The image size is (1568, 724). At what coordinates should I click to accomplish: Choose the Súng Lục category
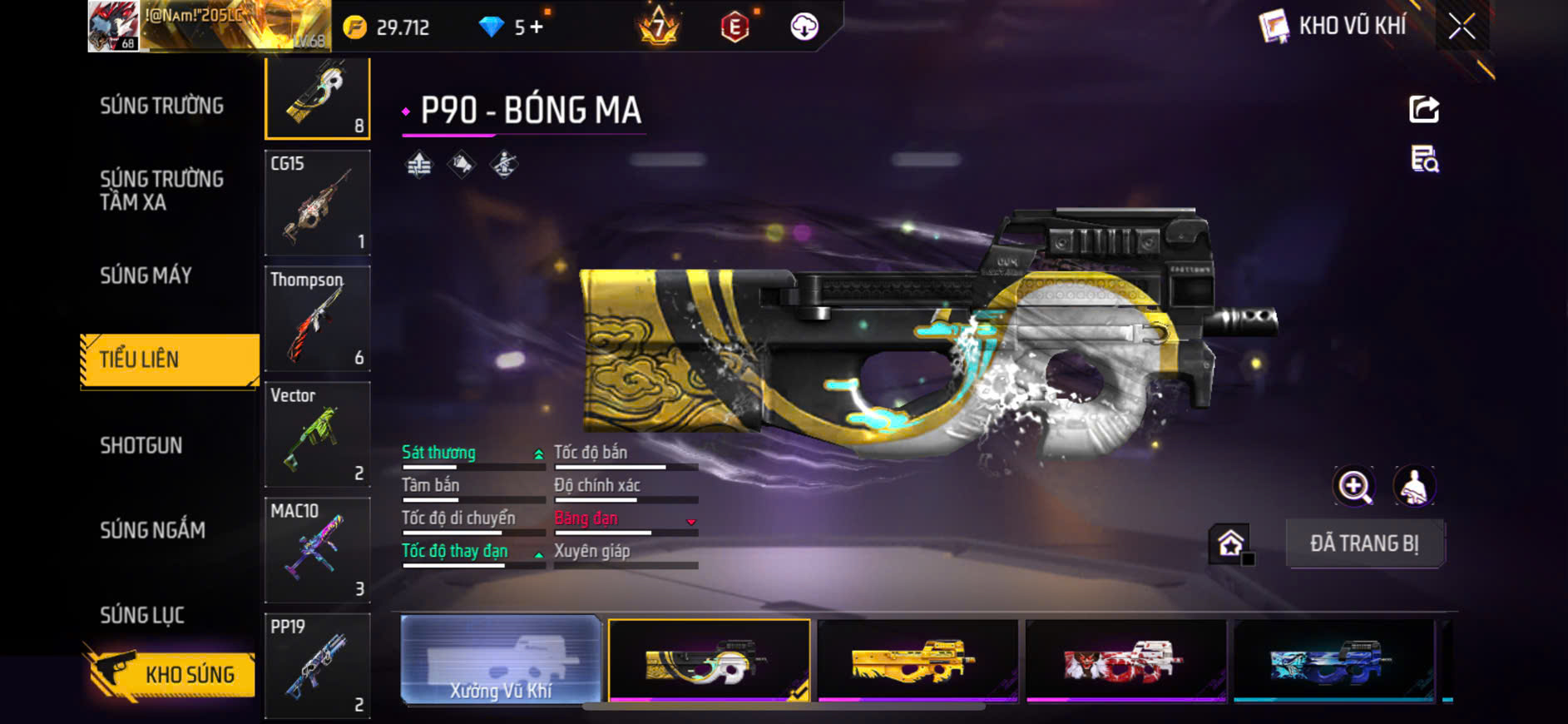[142, 615]
